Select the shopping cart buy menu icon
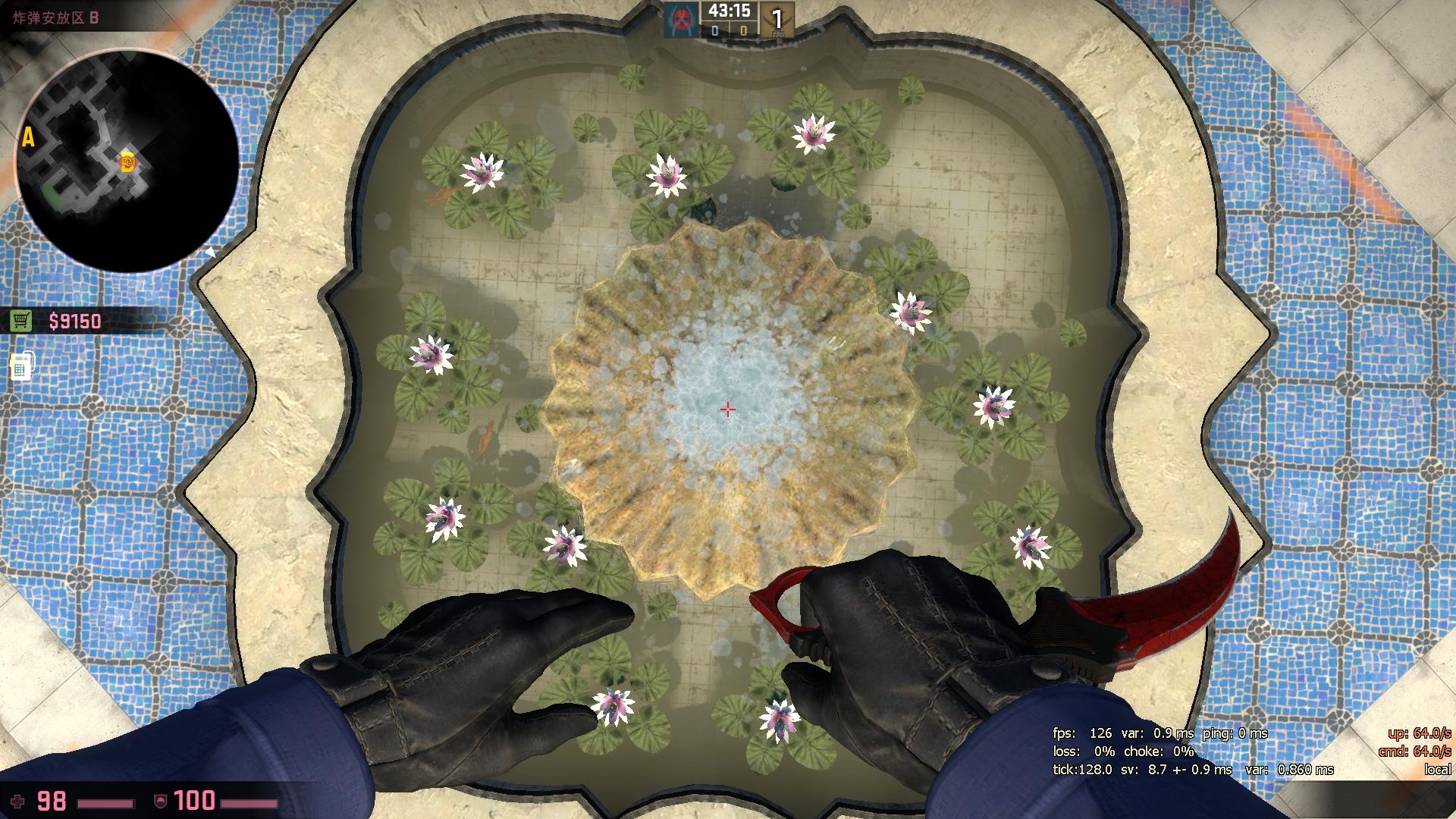The height and width of the screenshot is (819, 1456). 20,322
